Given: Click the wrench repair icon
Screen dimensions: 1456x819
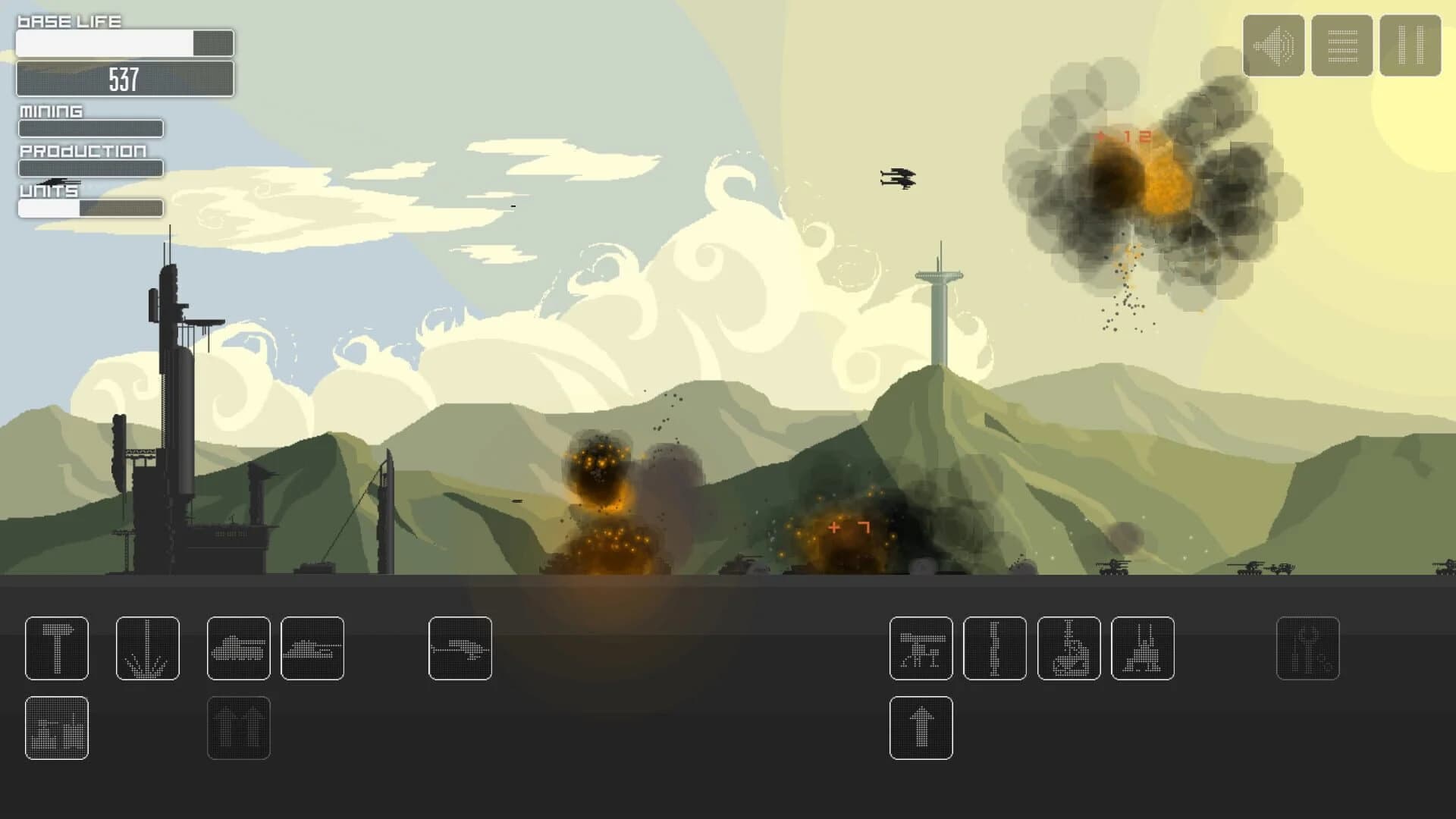Looking at the screenshot, I should [x=1307, y=651].
